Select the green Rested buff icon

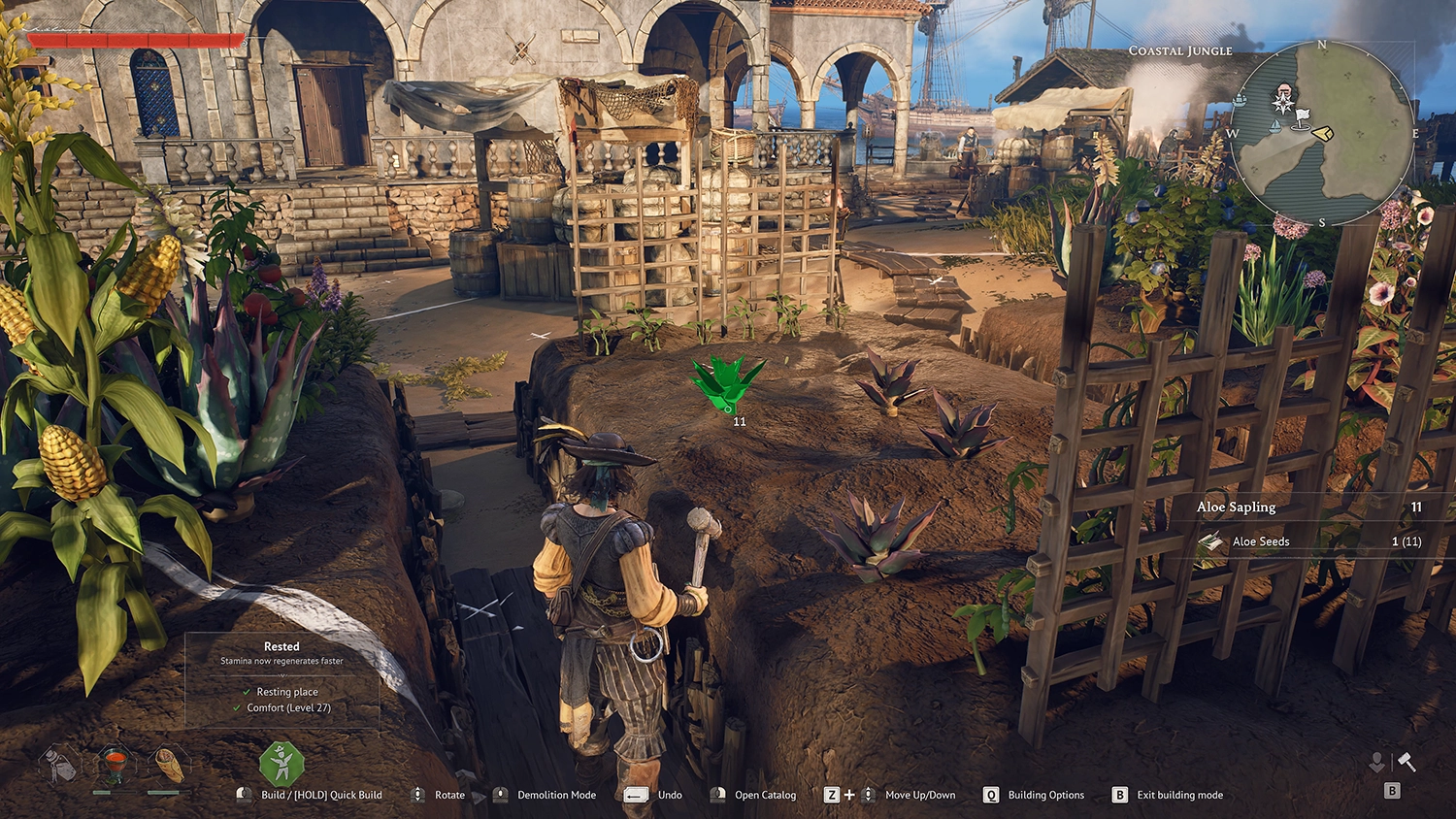281,764
